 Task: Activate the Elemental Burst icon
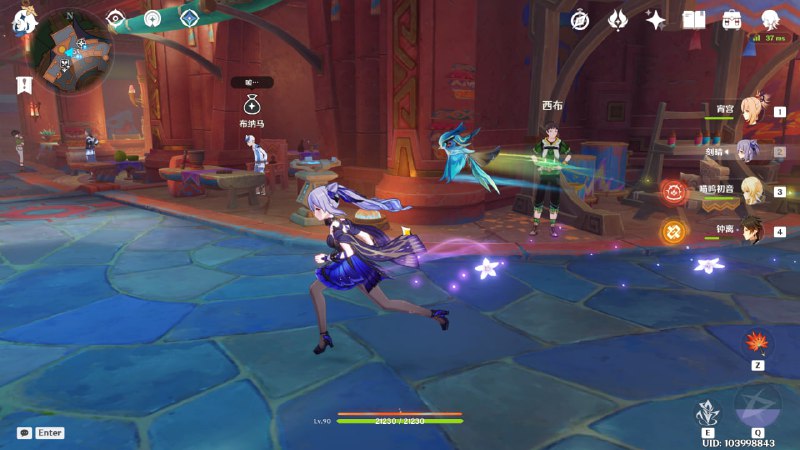coord(757,405)
